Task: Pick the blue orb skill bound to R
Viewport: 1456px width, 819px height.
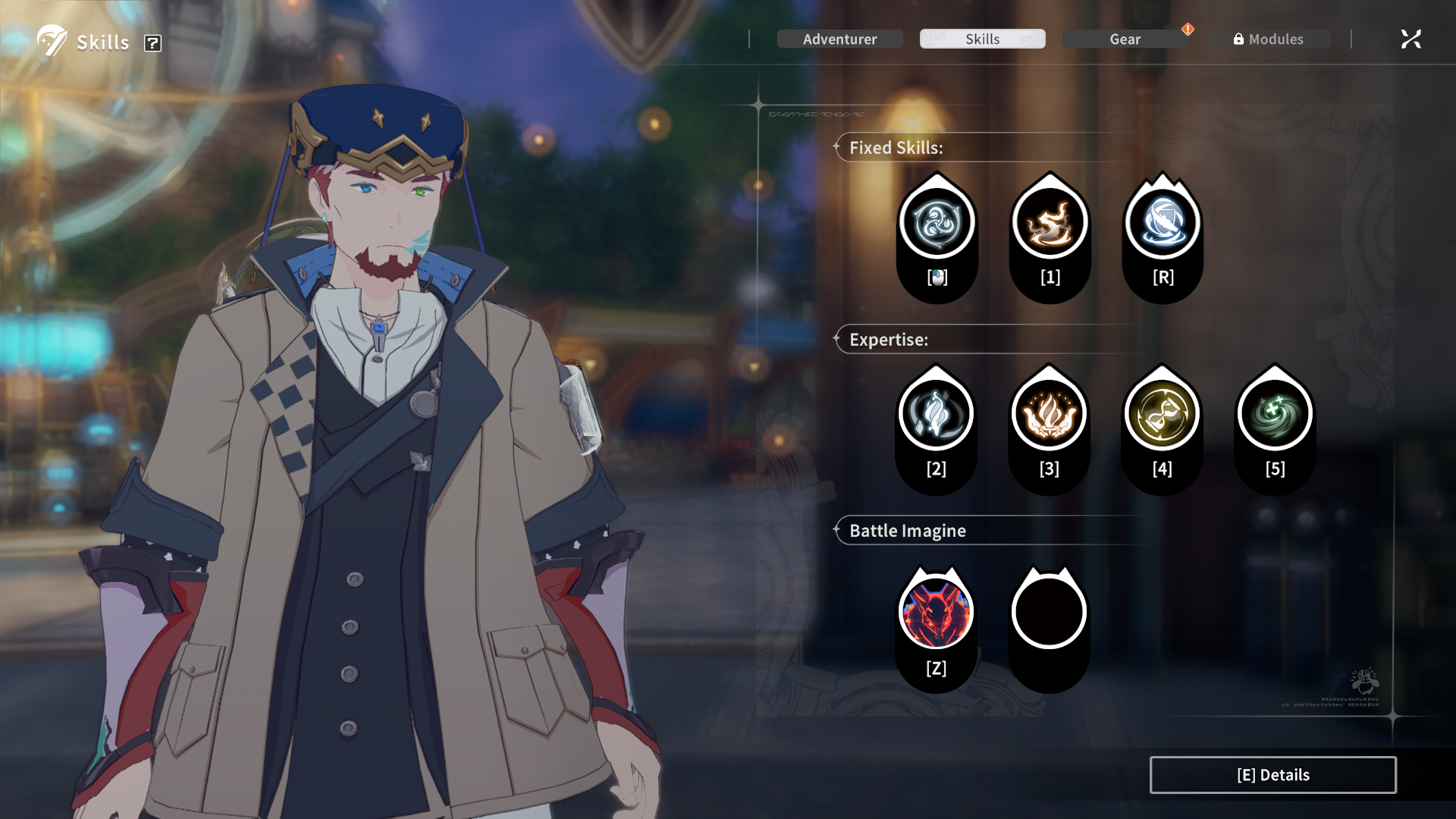Action: (1163, 223)
